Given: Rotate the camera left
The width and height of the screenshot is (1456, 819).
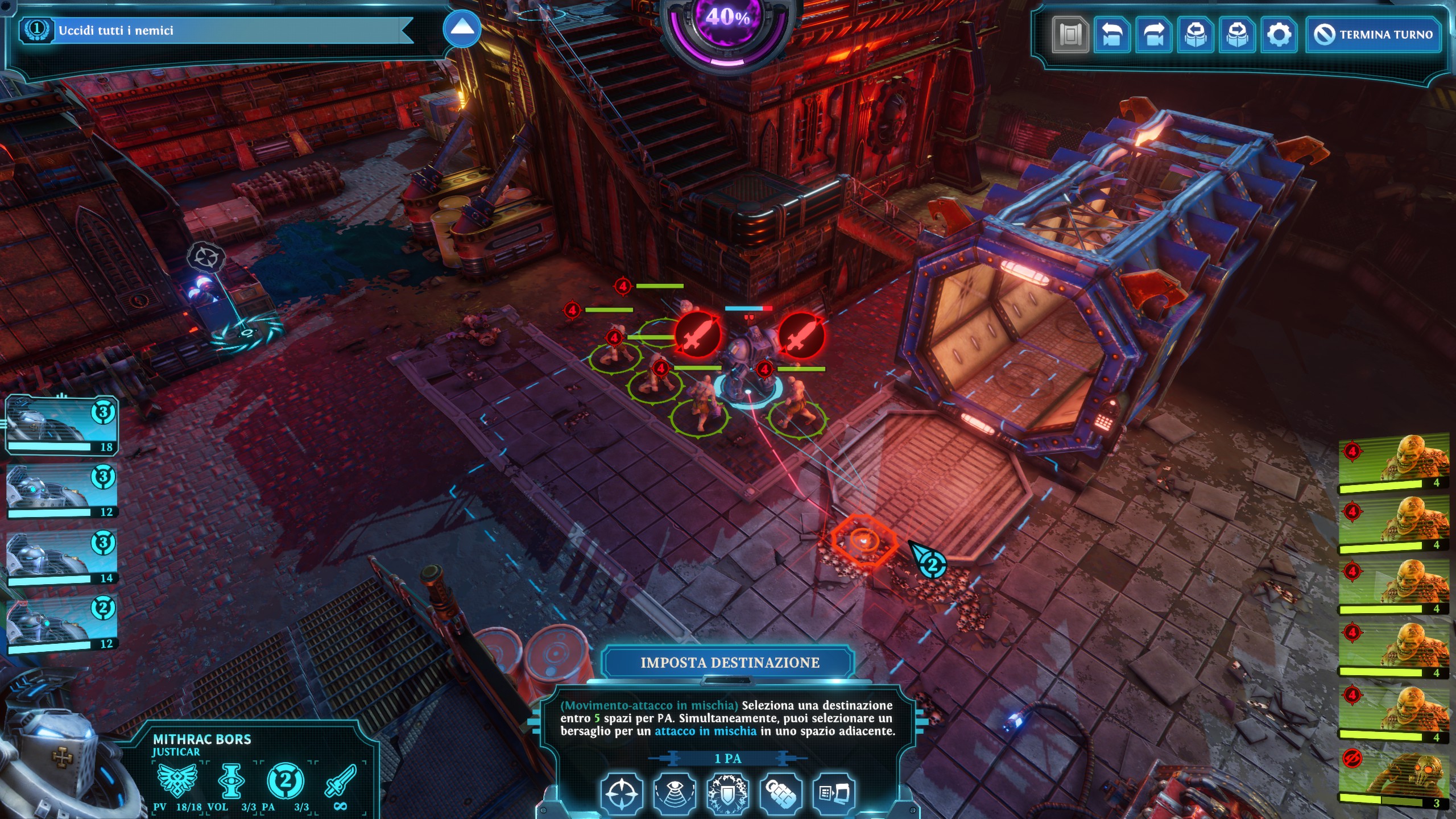Looking at the screenshot, I should tap(1112, 35).
